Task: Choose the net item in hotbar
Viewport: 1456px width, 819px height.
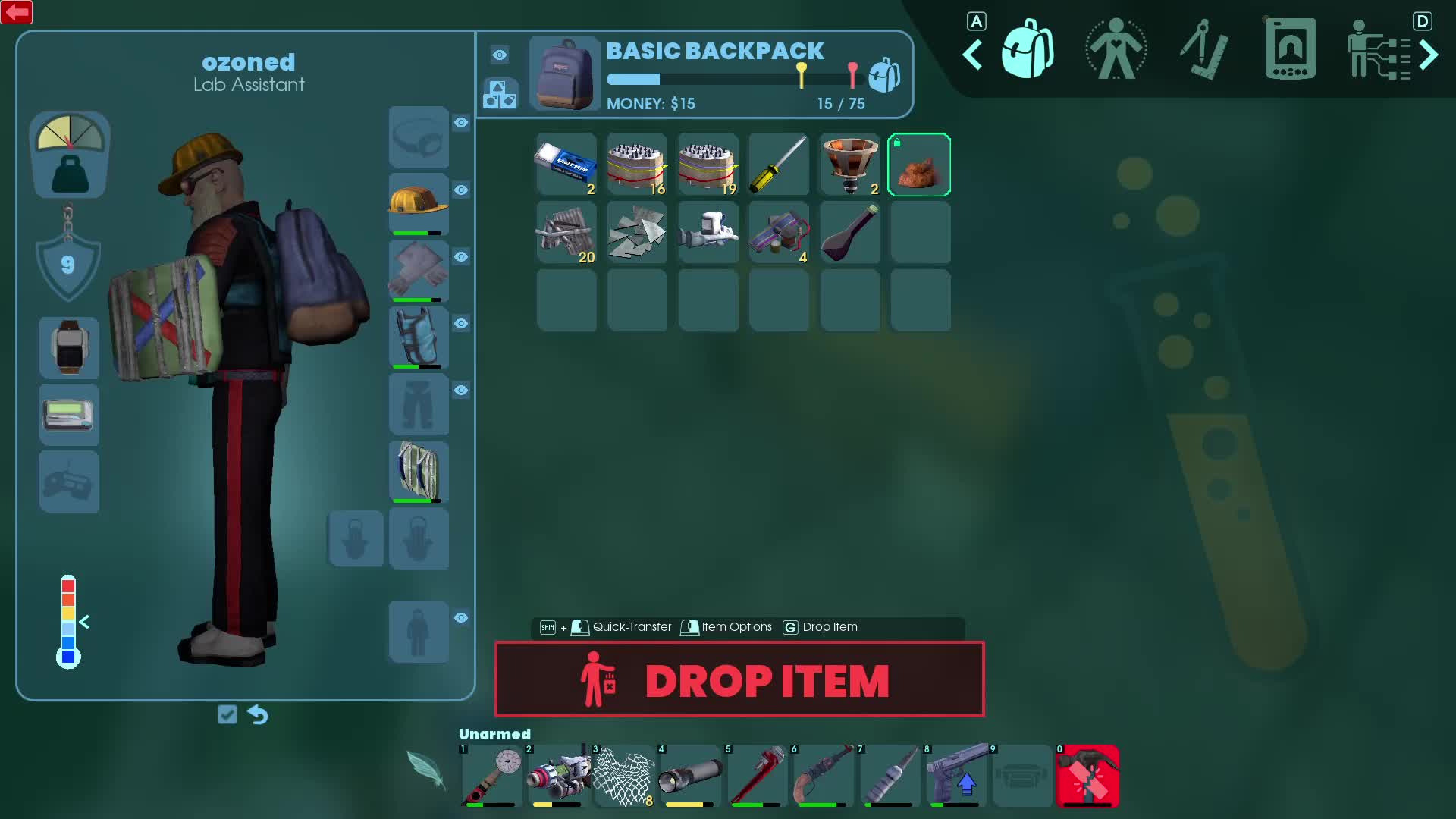Action: [x=623, y=776]
